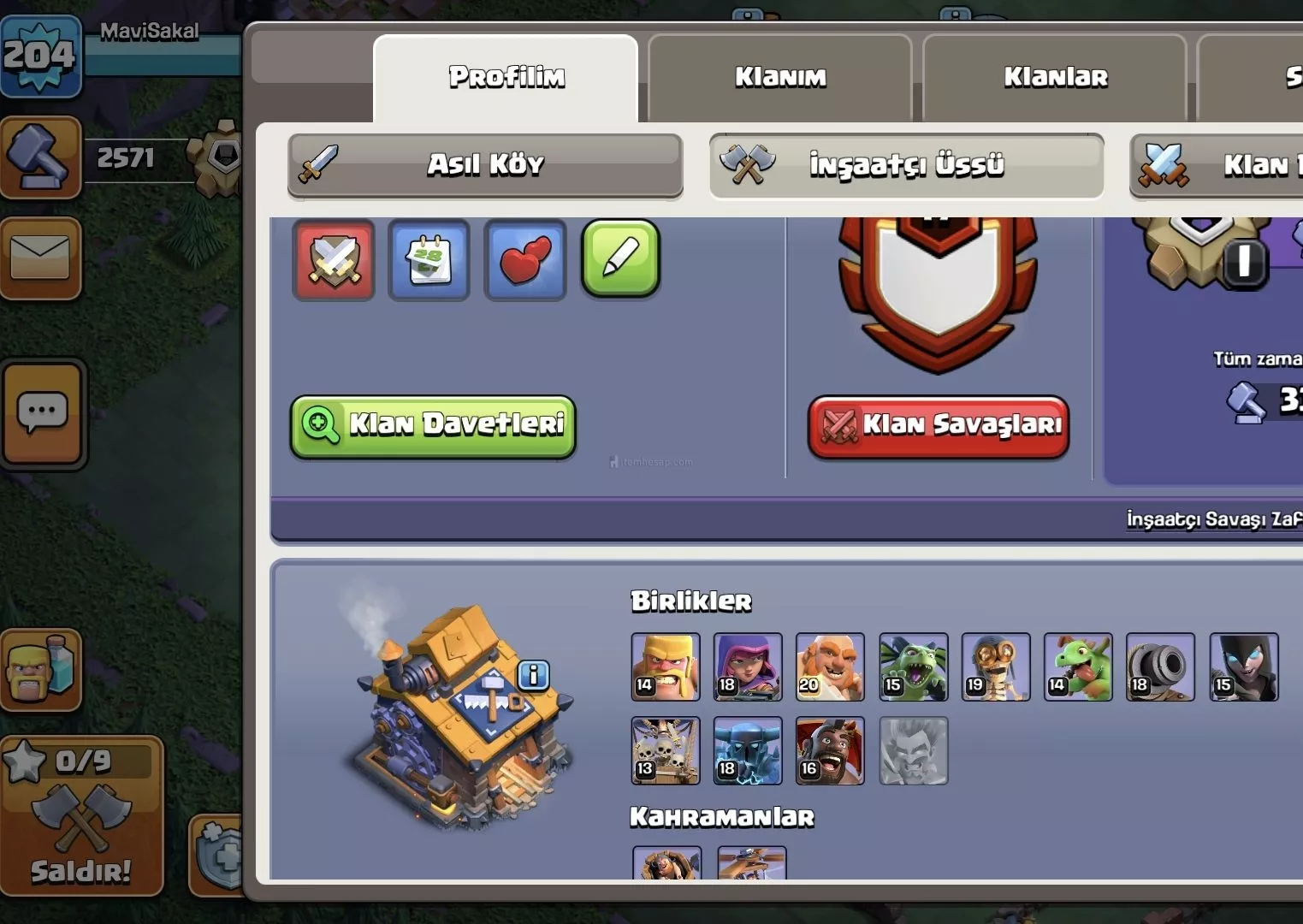Choose the Hog Rider troop icon
The height and width of the screenshot is (924, 1303).
click(830, 751)
